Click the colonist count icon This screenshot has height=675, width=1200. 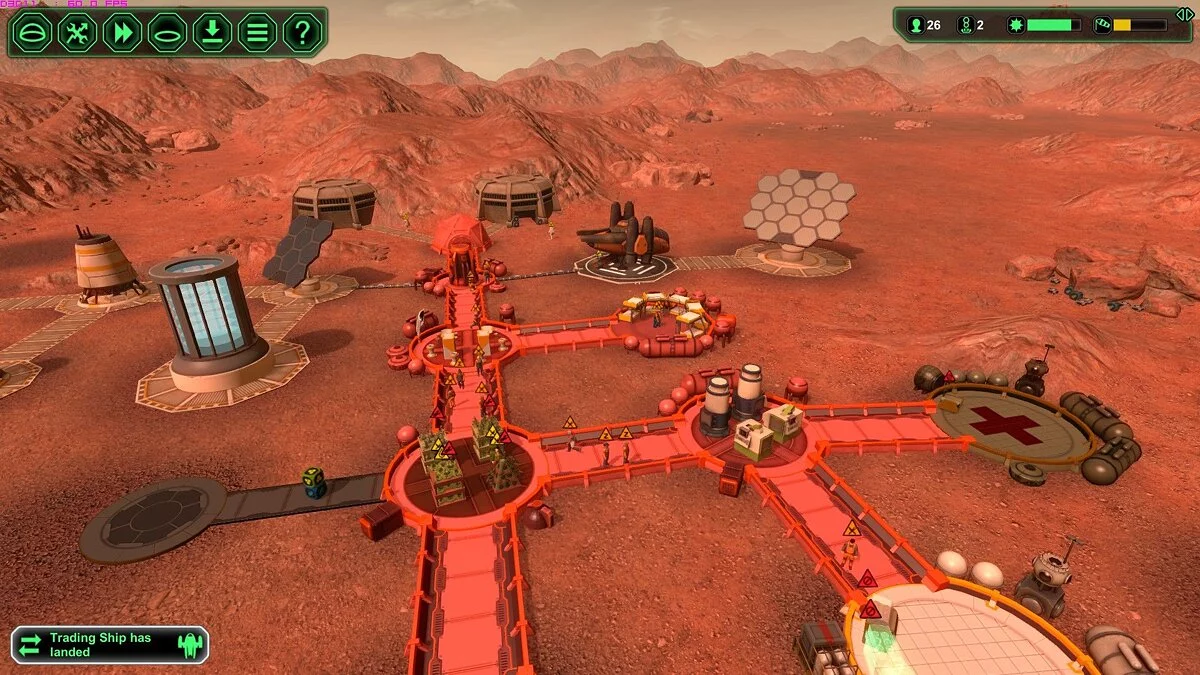[915, 25]
